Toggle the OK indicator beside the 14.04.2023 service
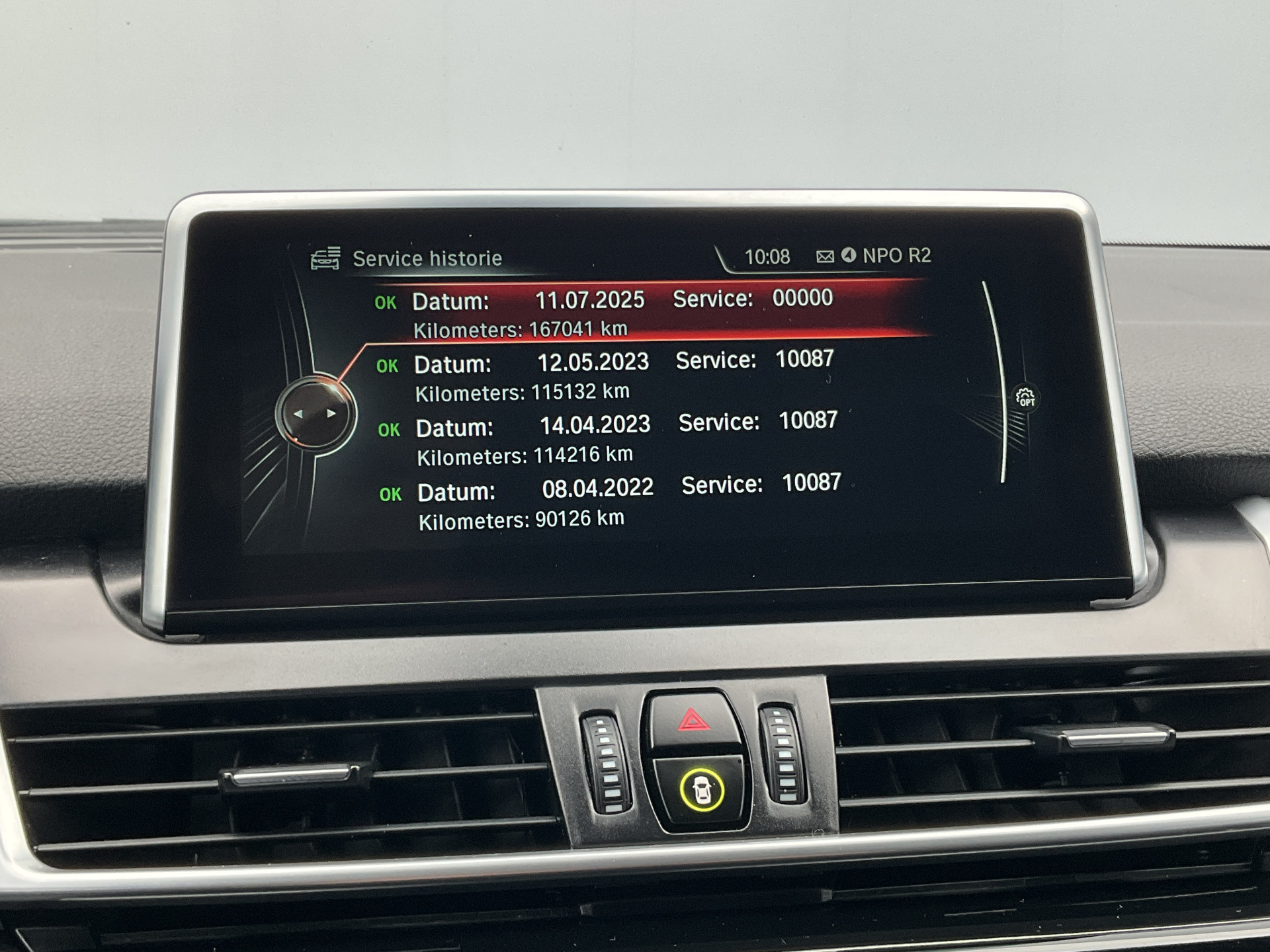 click(390, 428)
